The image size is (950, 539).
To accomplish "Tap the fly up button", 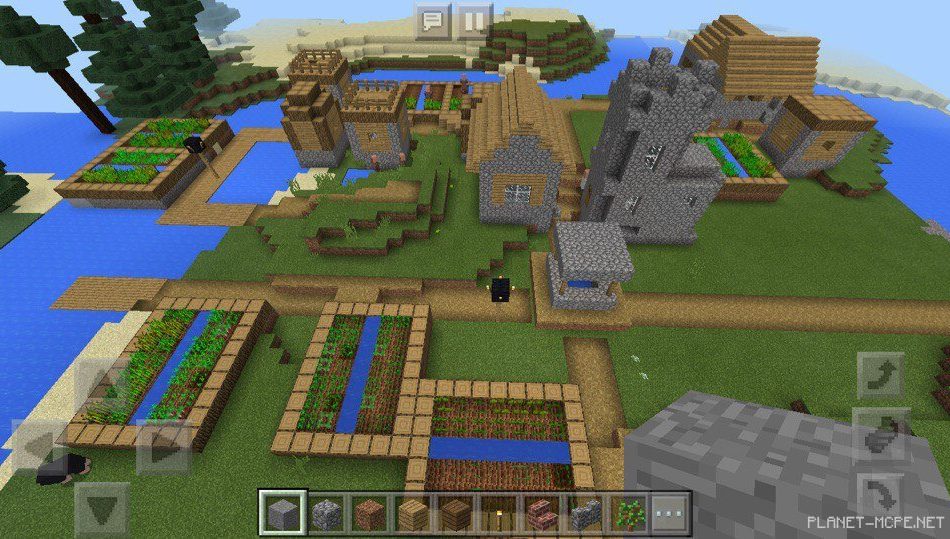I will (881, 376).
